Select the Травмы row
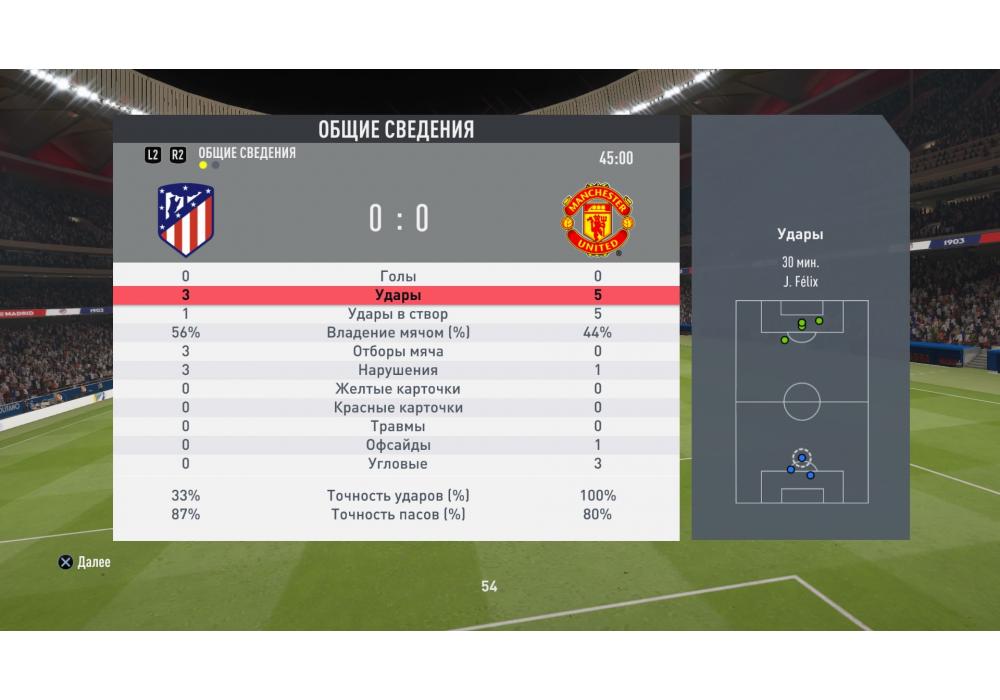Image resolution: width=1000 pixels, height=700 pixels. click(397, 426)
